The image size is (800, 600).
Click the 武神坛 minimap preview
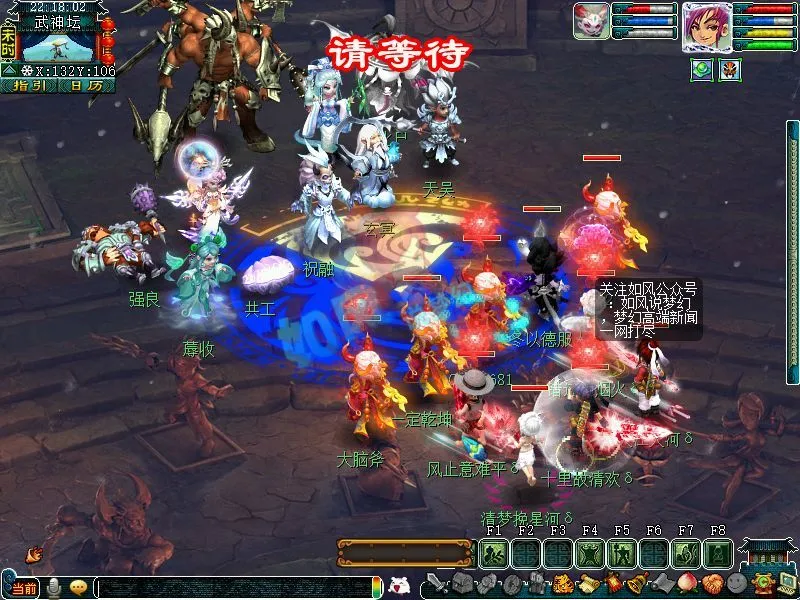(x=57, y=46)
